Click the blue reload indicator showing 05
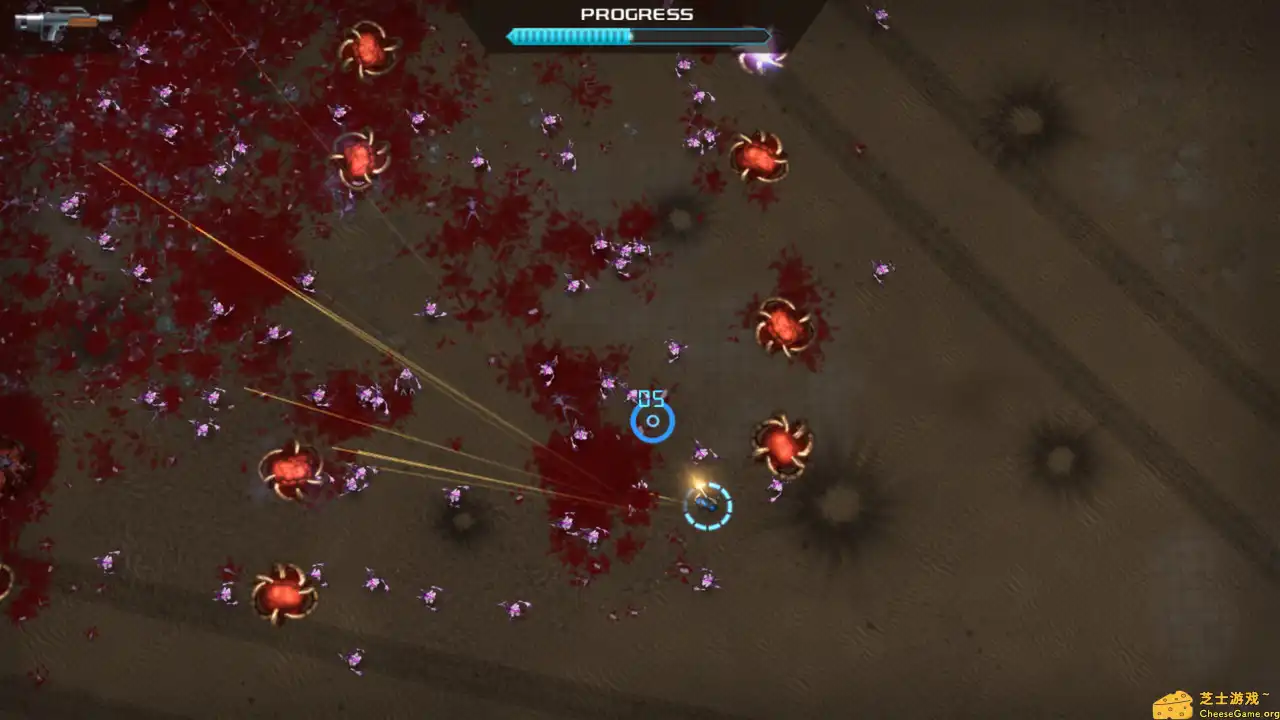 (x=651, y=420)
